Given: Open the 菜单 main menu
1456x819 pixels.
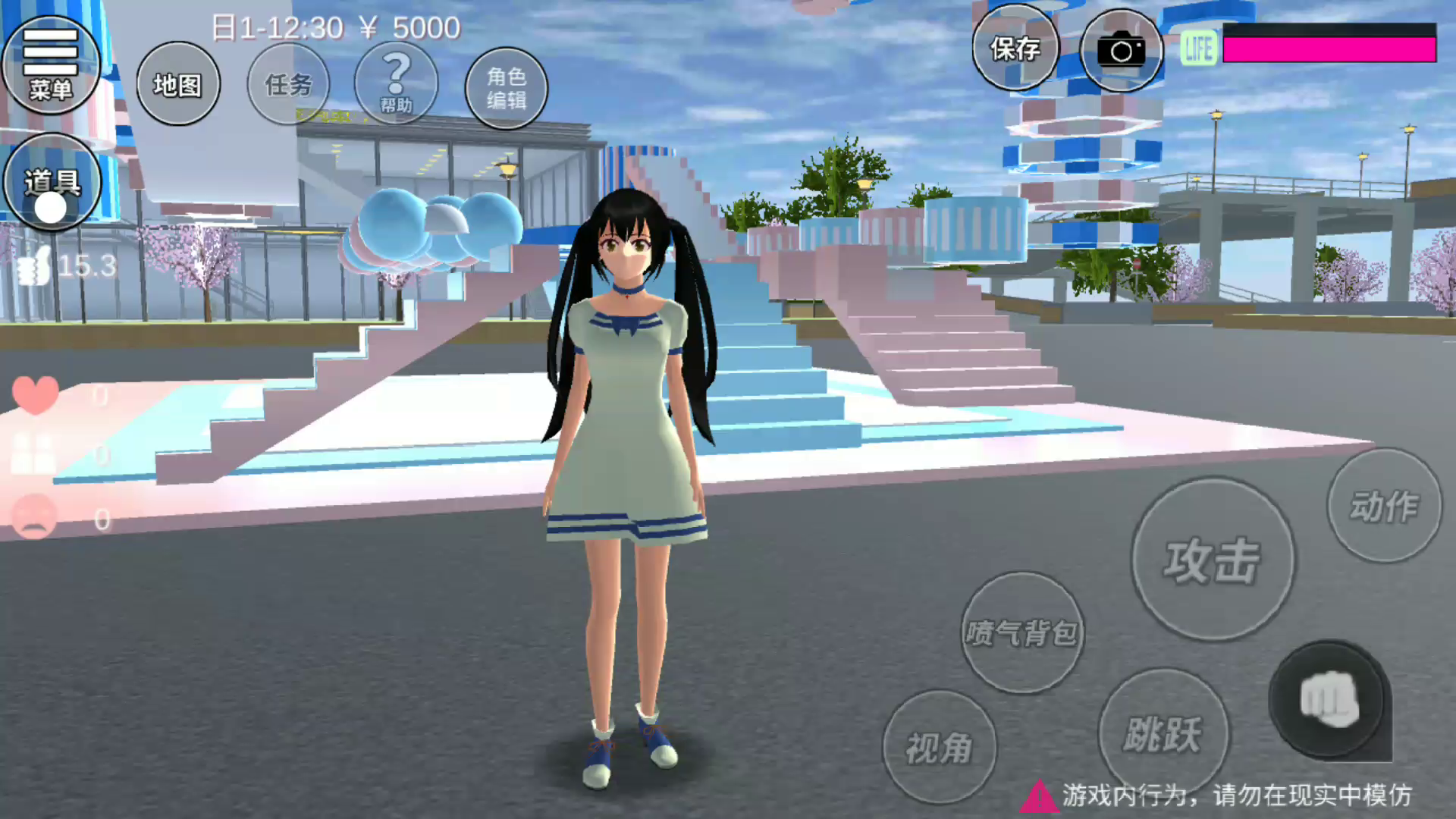Looking at the screenshot, I should 51,64.
